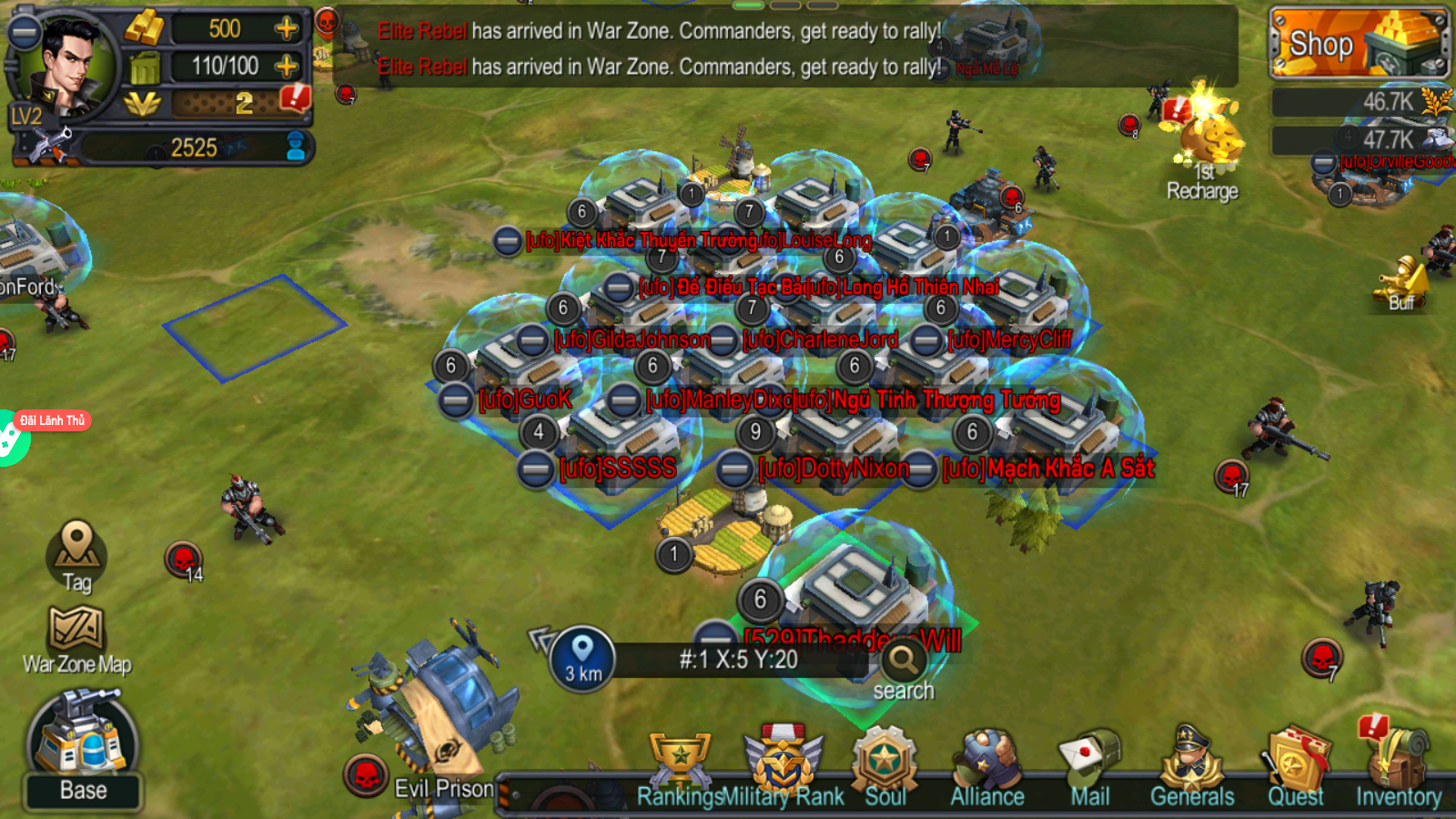The image size is (1456, 819).
Task: Return to your Base
Action: pyautogui.click(x=84, y=746)
